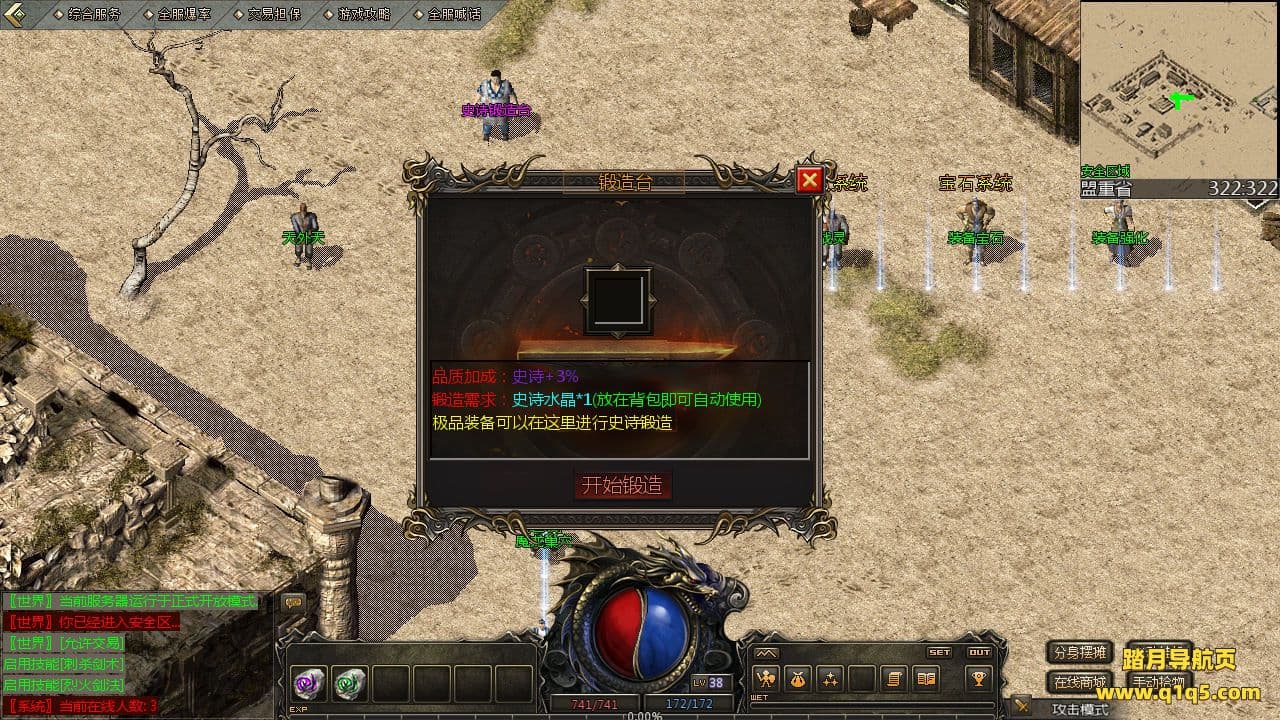The height and width of the screenshot is (720, 1280).
Task: Use the green swirl stone in hotbar
Action: tap(350, 684)
